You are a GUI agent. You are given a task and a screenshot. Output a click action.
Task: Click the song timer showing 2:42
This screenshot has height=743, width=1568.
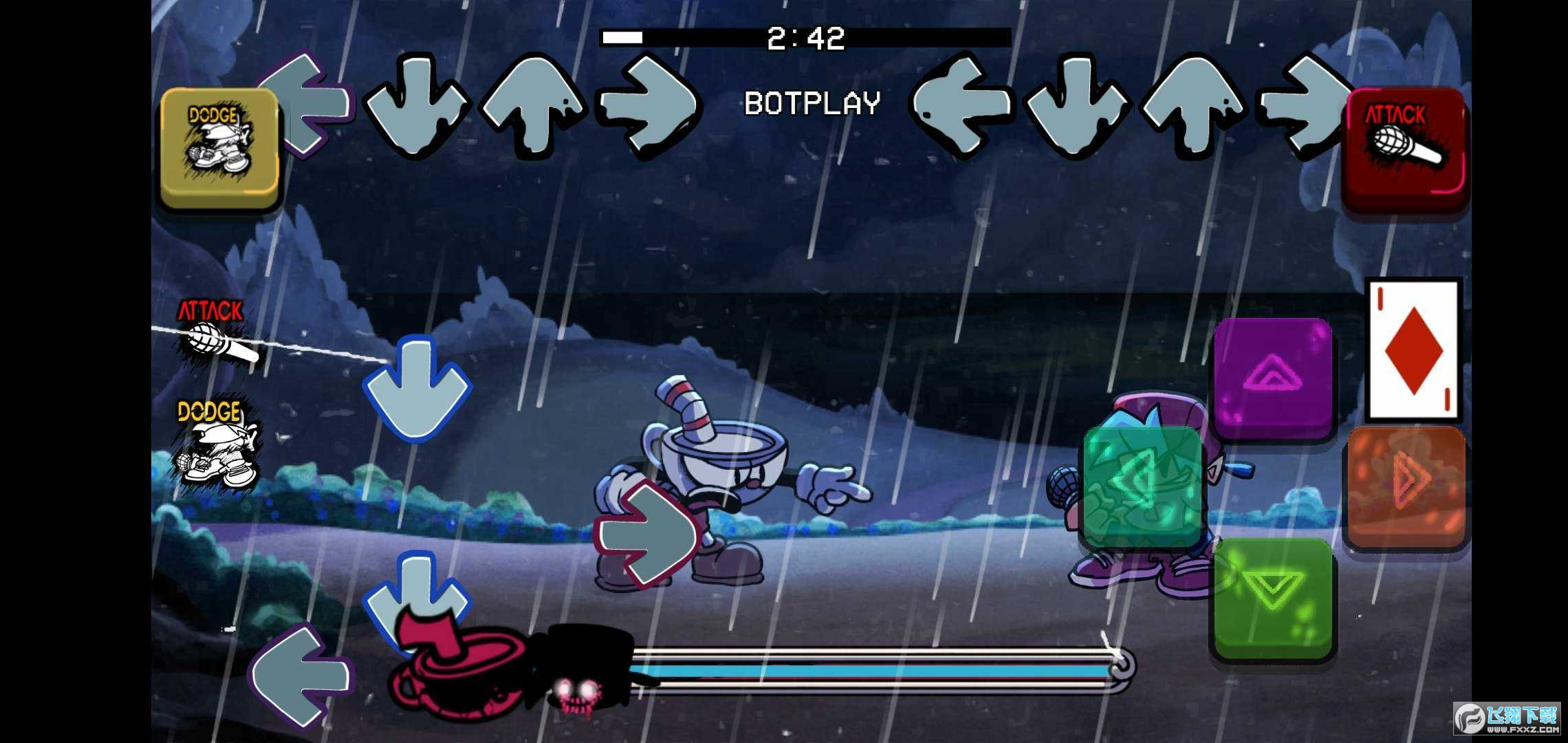coord(805,38)
